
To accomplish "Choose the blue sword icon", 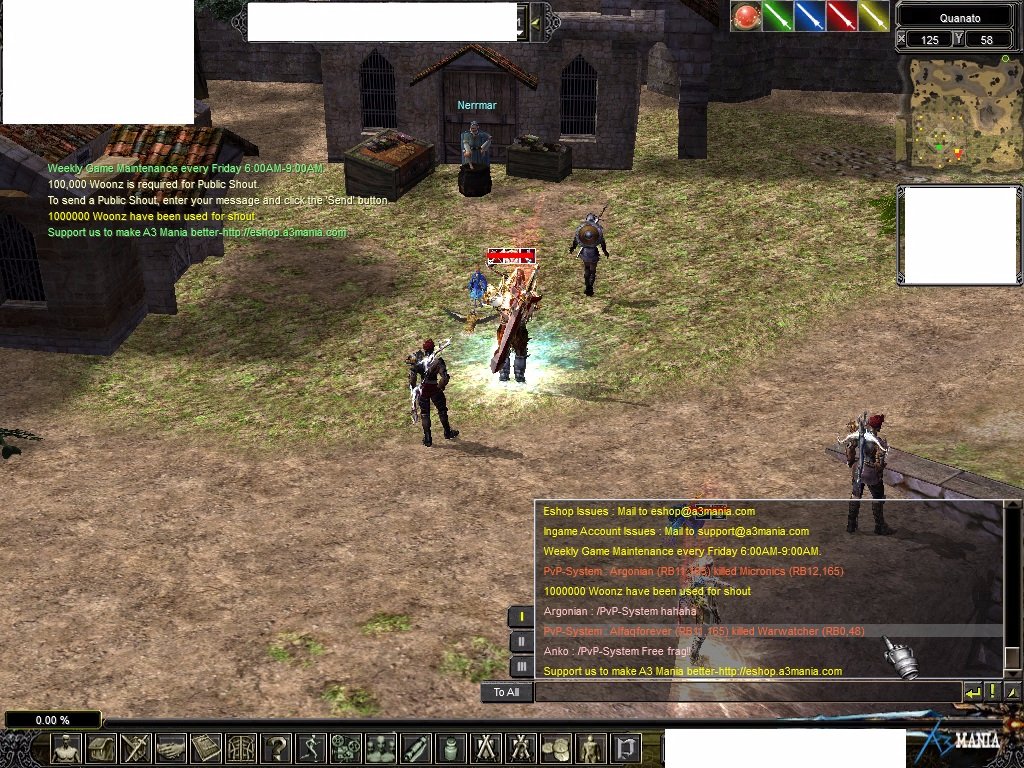I will click(x=809, y=16).
